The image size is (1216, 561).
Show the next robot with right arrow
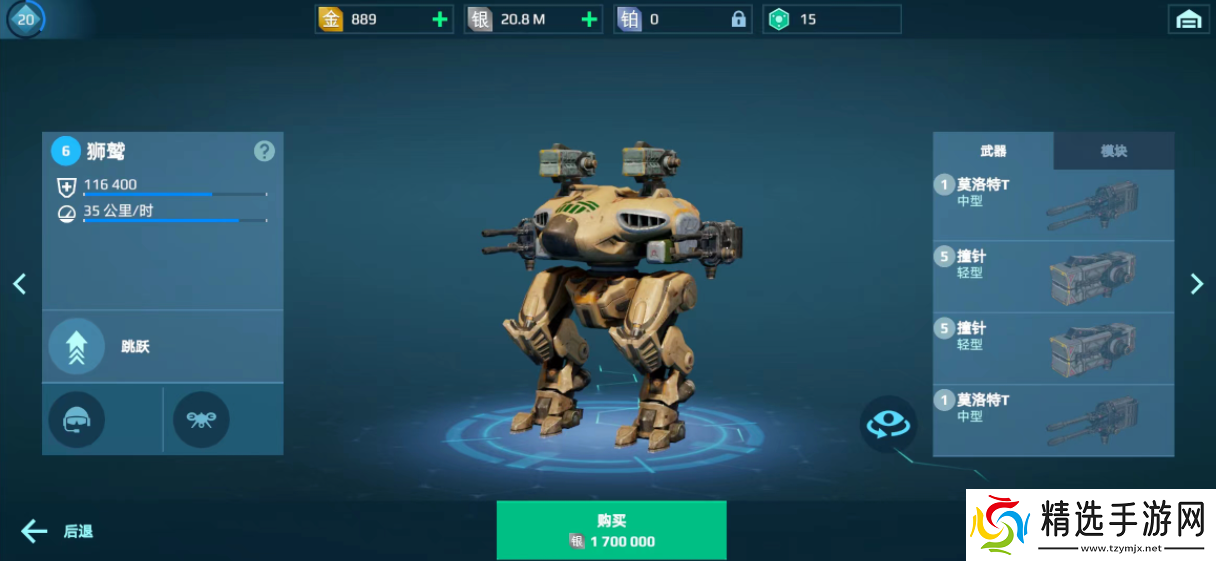1197,284
